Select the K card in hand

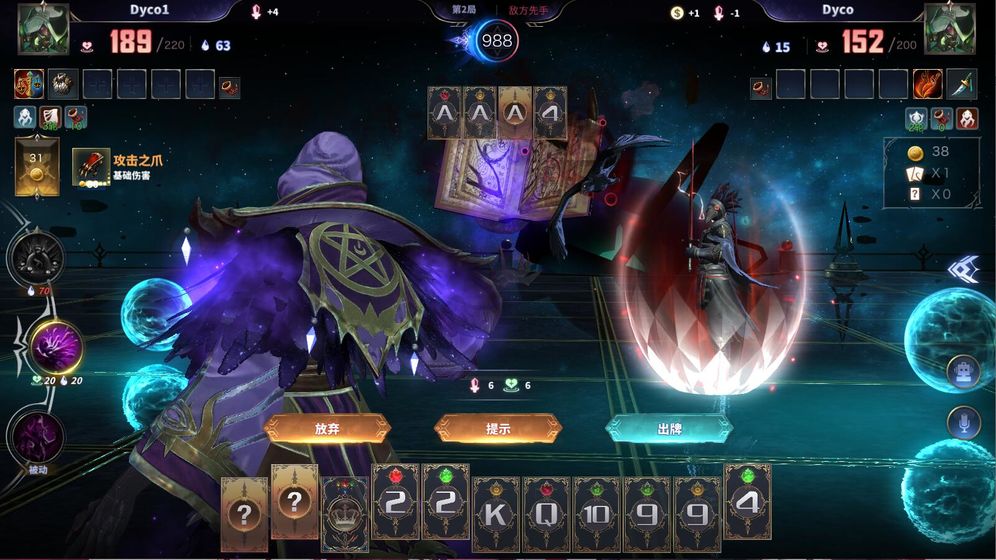[x=496, y=514]
